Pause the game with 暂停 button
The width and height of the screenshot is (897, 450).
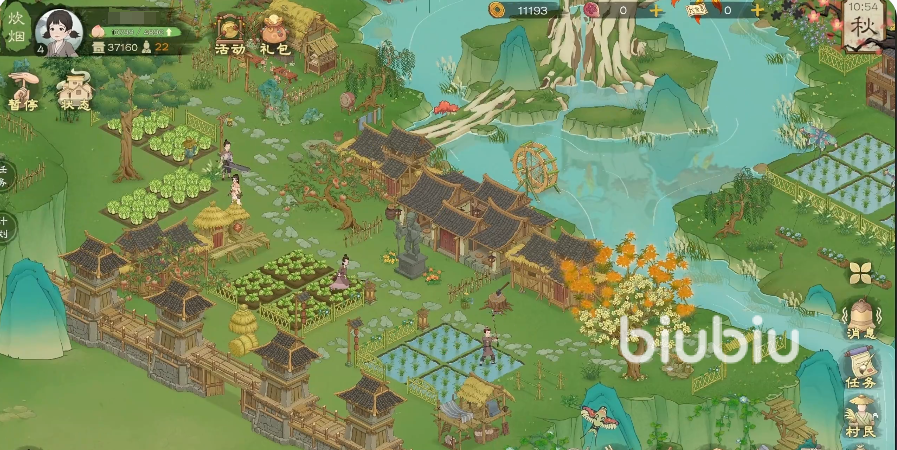pyautogui.click(x=23, y=89)
